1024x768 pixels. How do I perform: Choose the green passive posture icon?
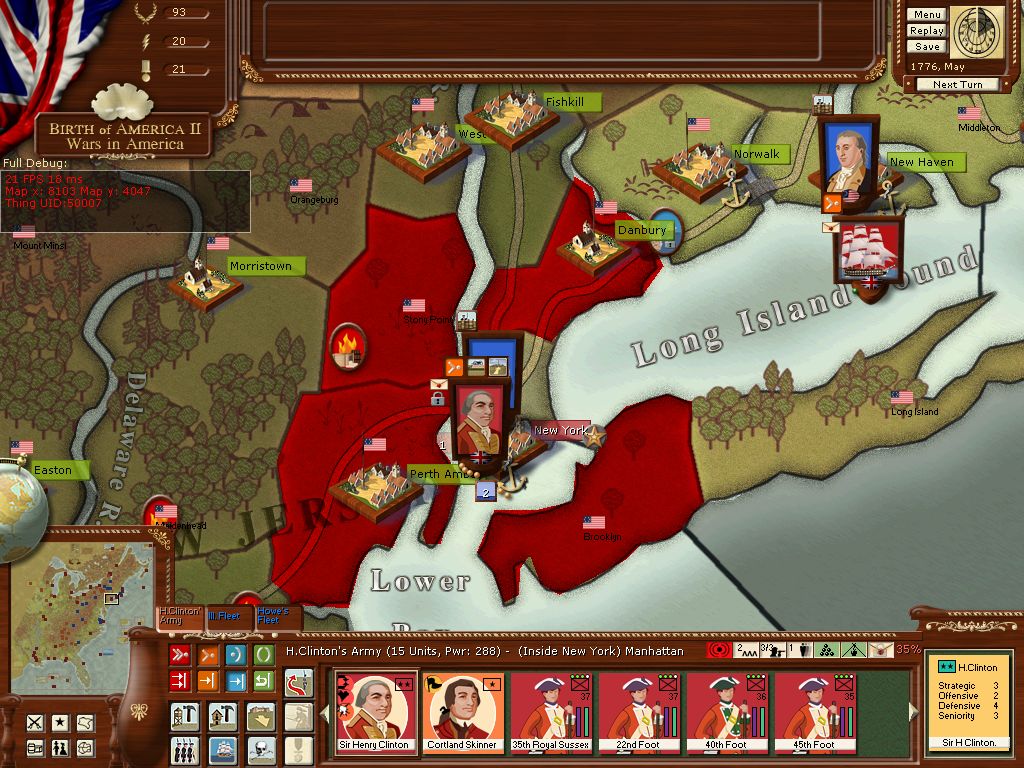click(x=263, y=655)
